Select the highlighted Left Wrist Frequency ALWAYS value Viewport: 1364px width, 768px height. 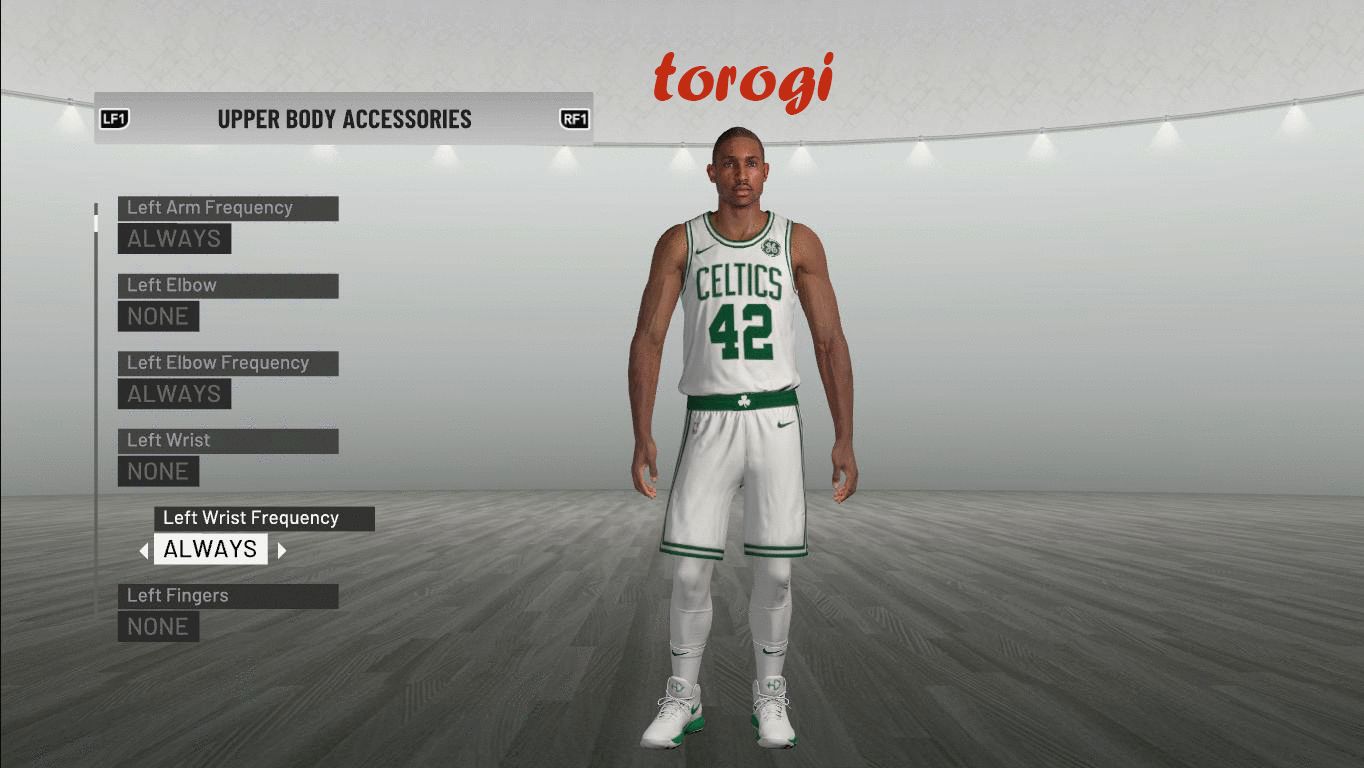[210, 549]
